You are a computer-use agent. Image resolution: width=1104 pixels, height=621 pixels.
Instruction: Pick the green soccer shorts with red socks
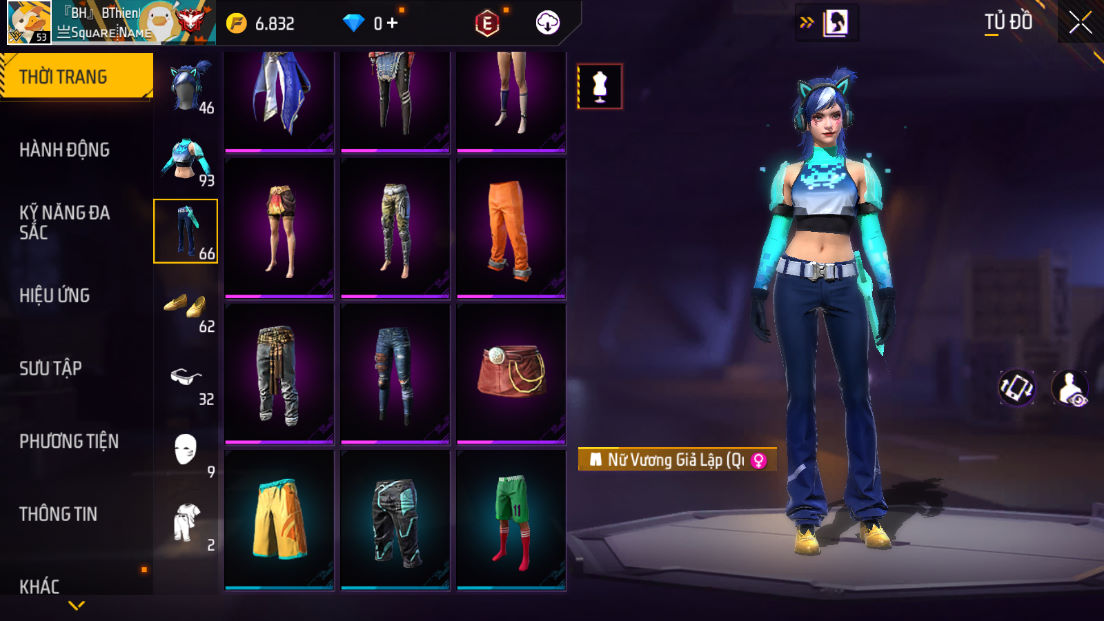pyautogui.click(x=511, y=518)
